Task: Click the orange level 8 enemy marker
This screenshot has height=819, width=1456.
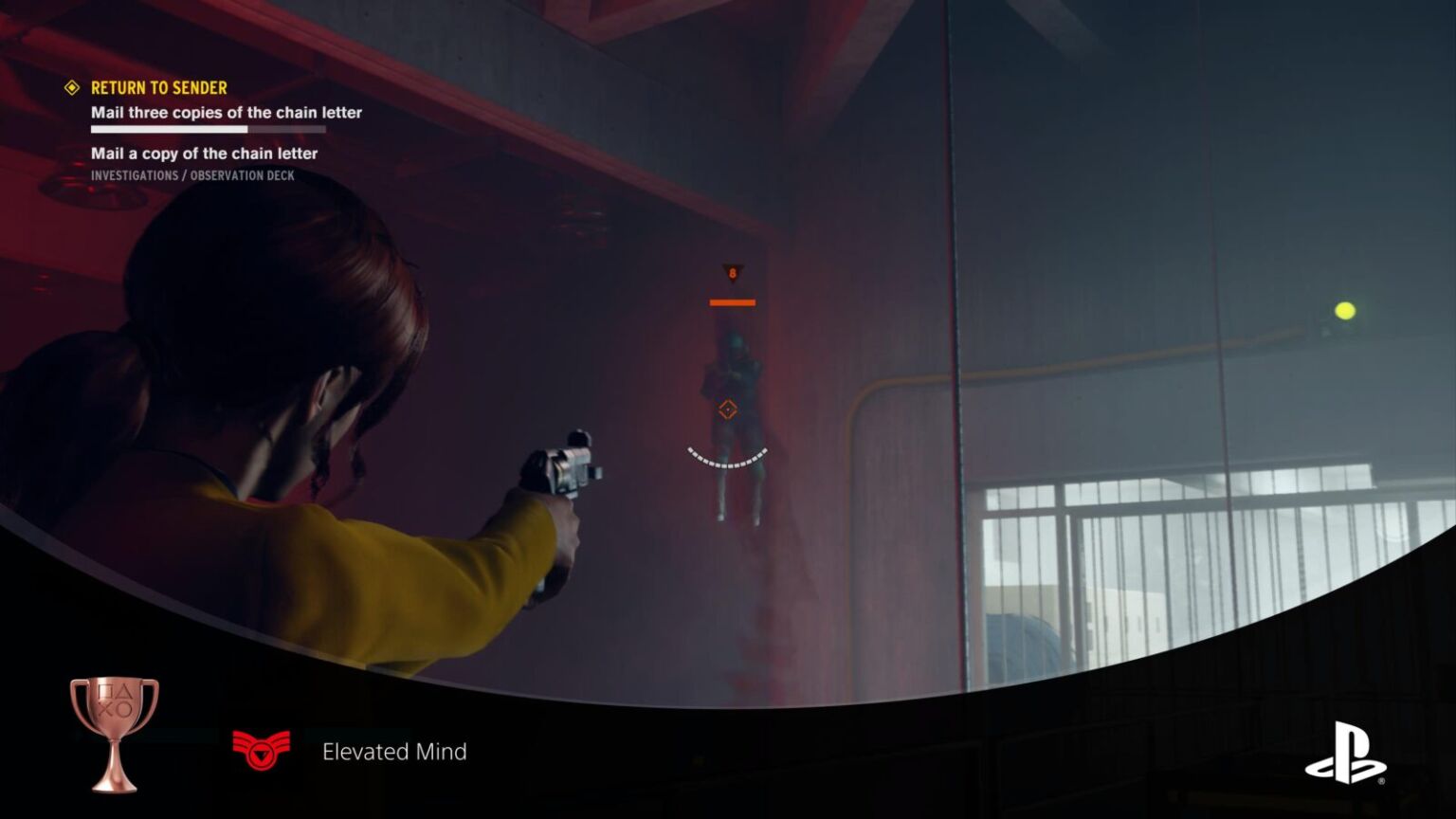Action: tap(731, 274)
